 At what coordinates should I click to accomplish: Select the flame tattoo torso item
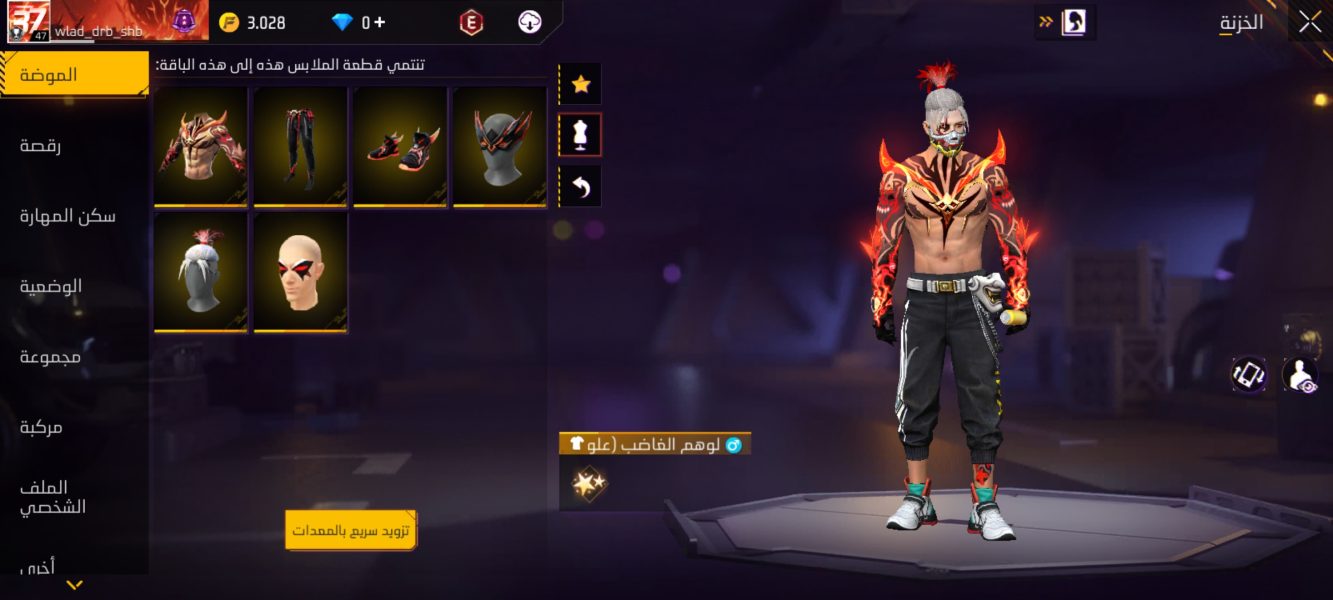[x=201, y=147]
